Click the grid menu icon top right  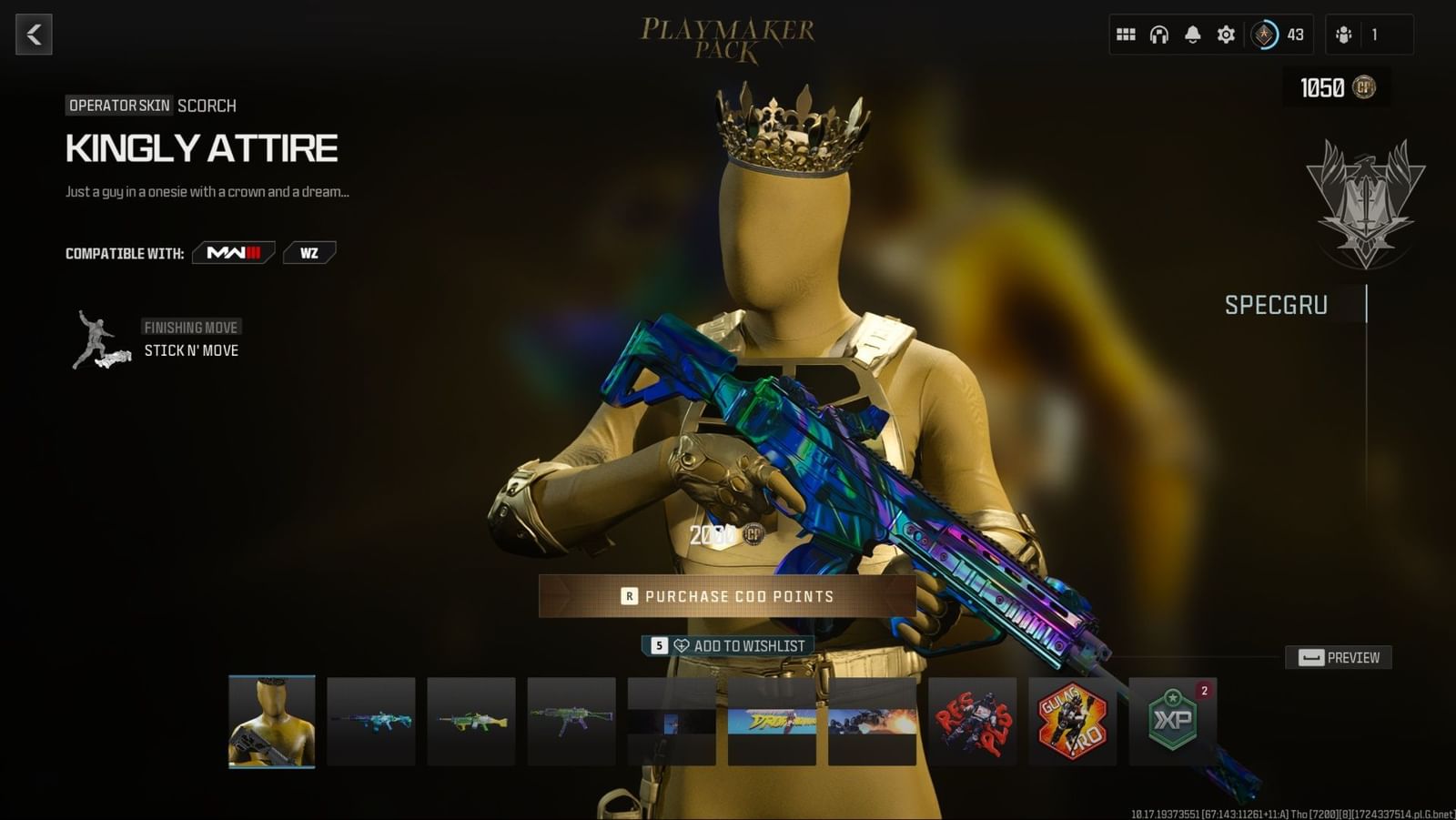pos(1126,34)
